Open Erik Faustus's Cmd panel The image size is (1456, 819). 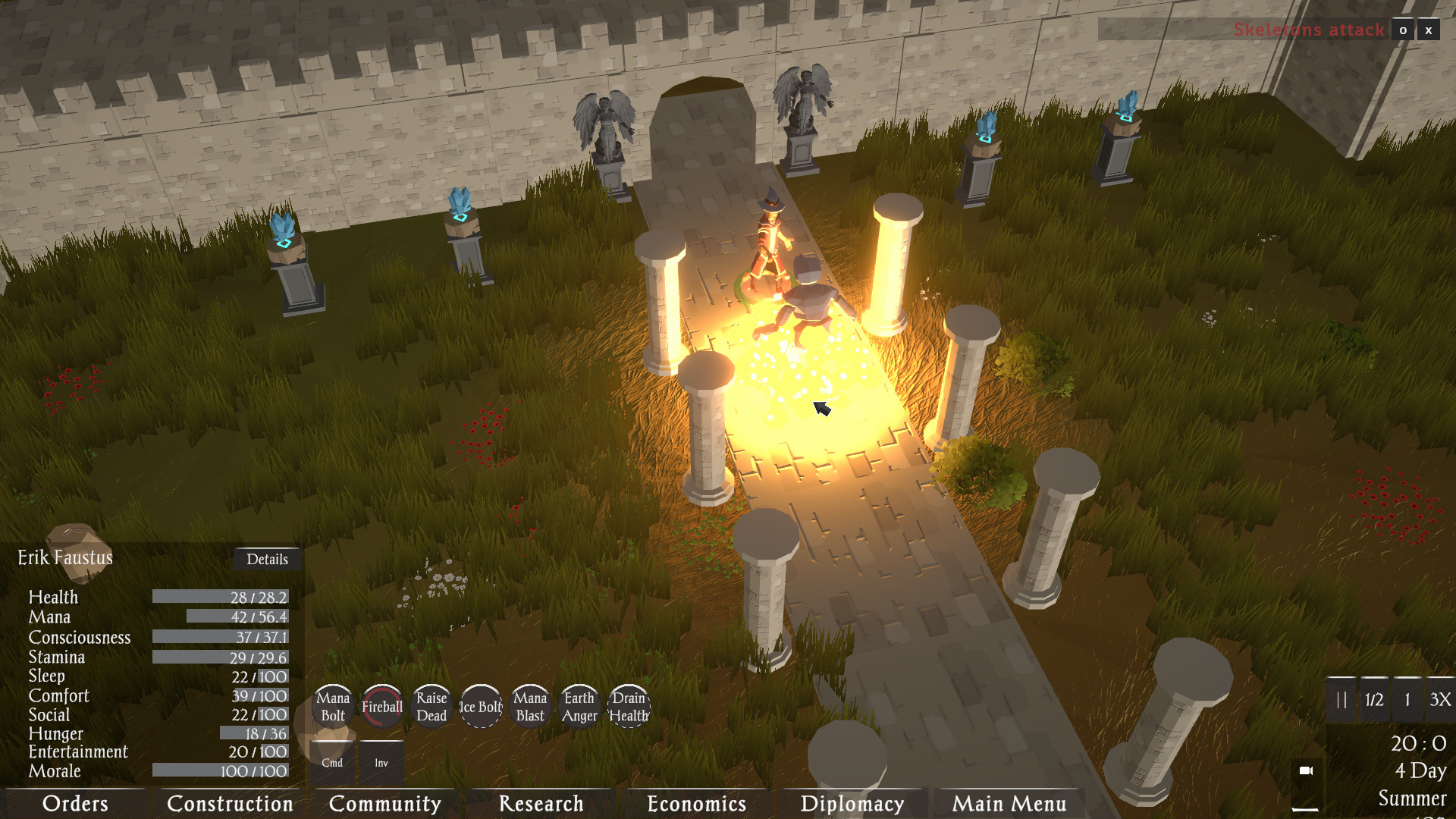pyautogui.click(x=331, y=761)
